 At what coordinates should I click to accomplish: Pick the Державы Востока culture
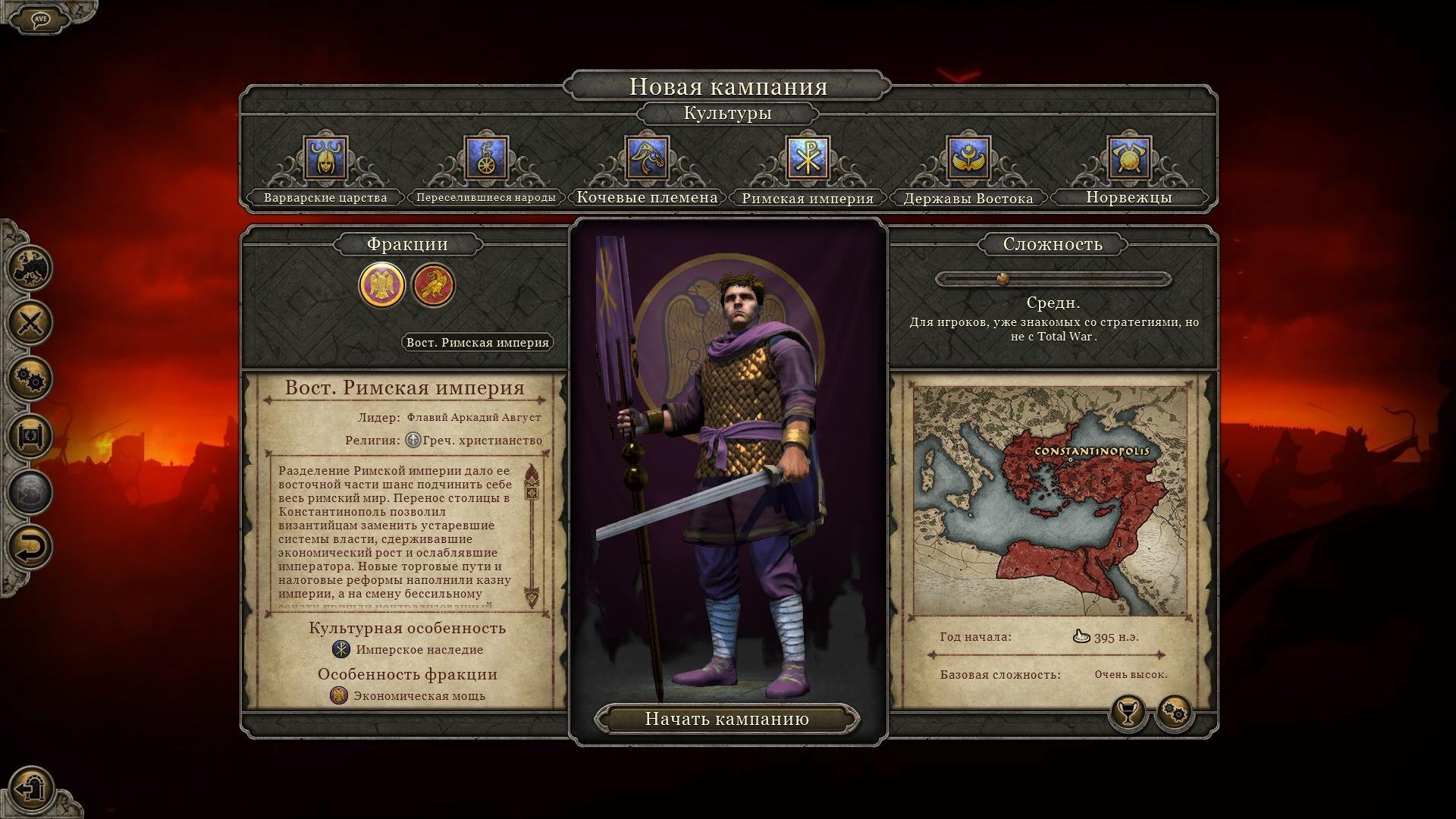click(x=968, y=159)
